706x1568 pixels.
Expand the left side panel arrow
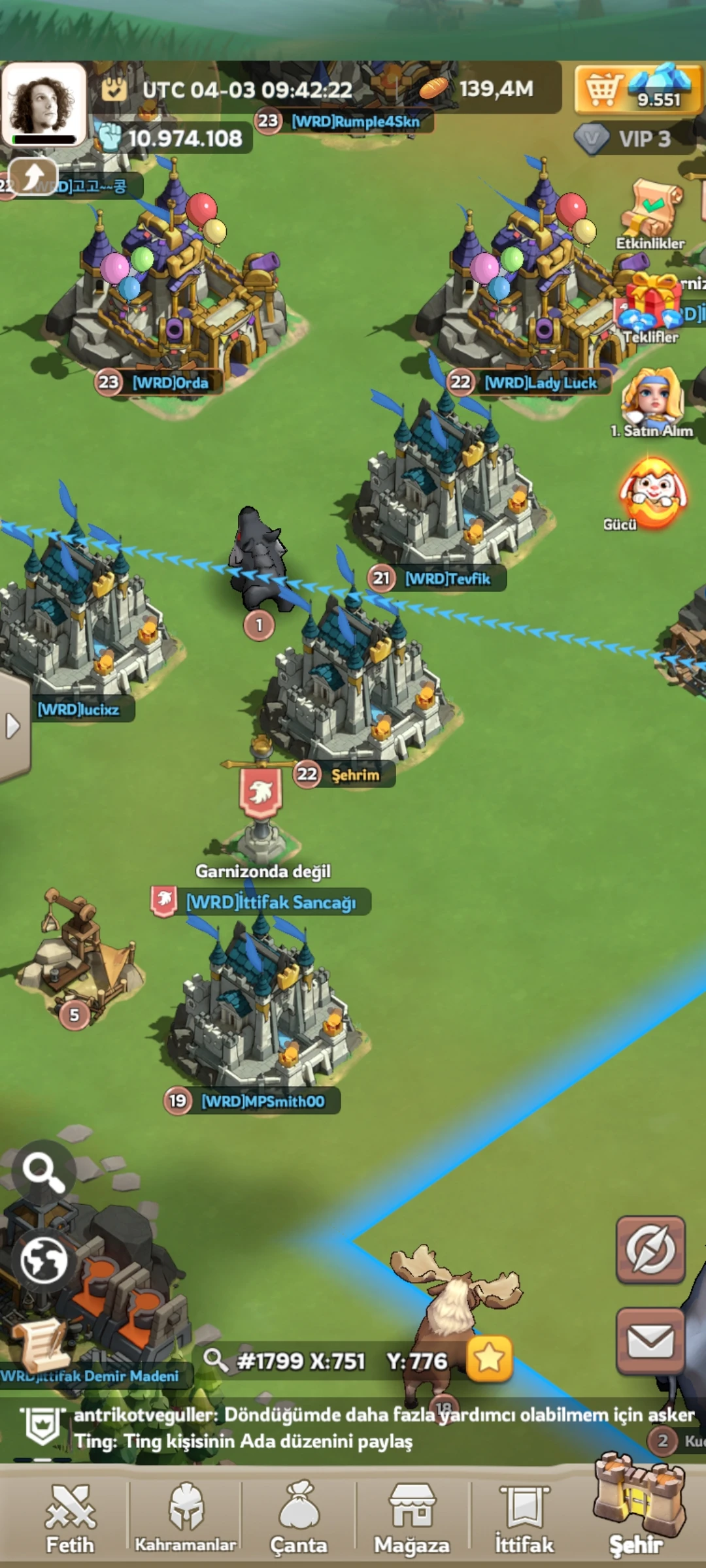(13, 726)
